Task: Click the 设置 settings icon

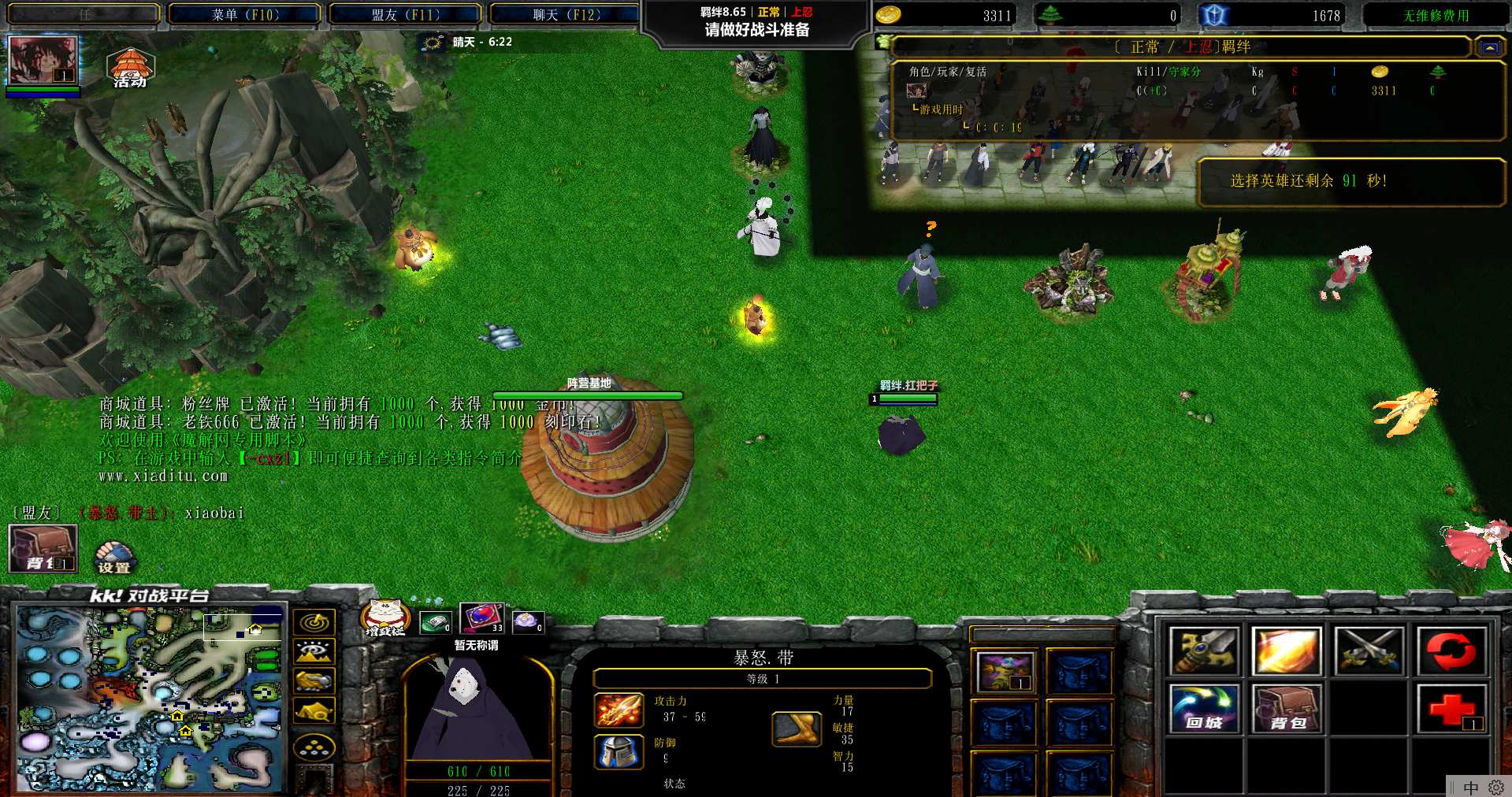Action: tap(114, 557)
